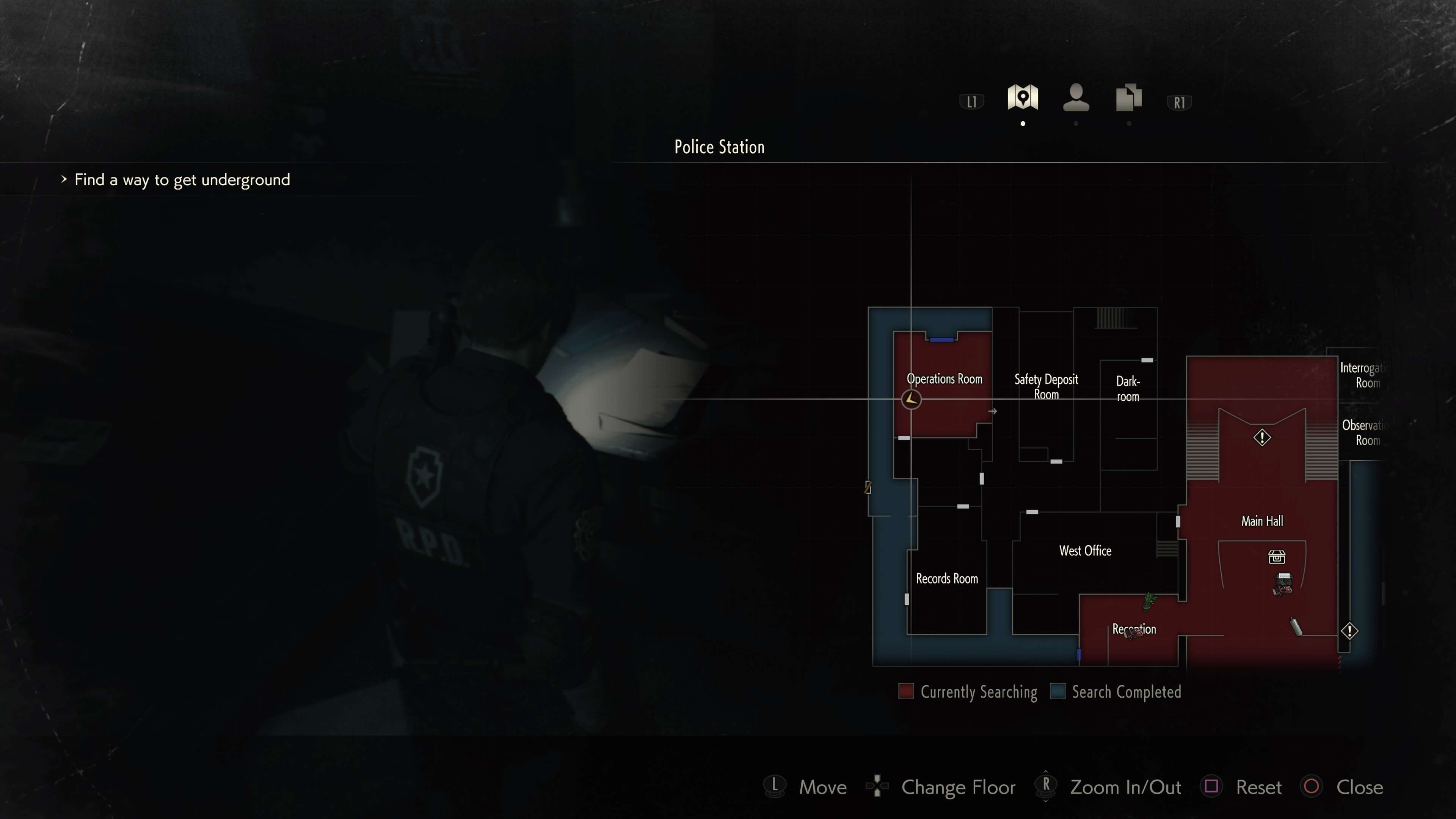
Task: Select the Main Hall label
Action: (x=1261, y=521)
